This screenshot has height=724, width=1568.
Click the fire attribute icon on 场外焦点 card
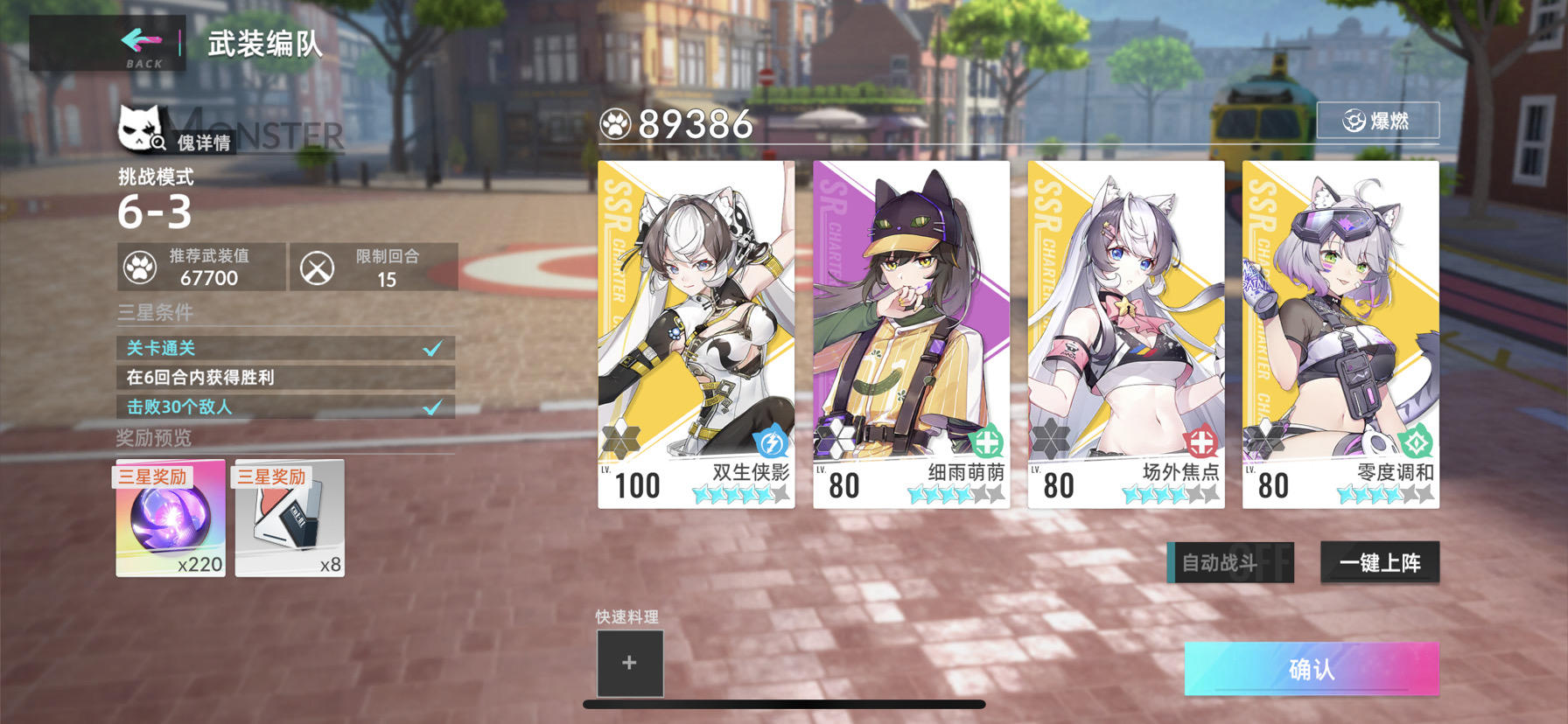point(1203,442)
